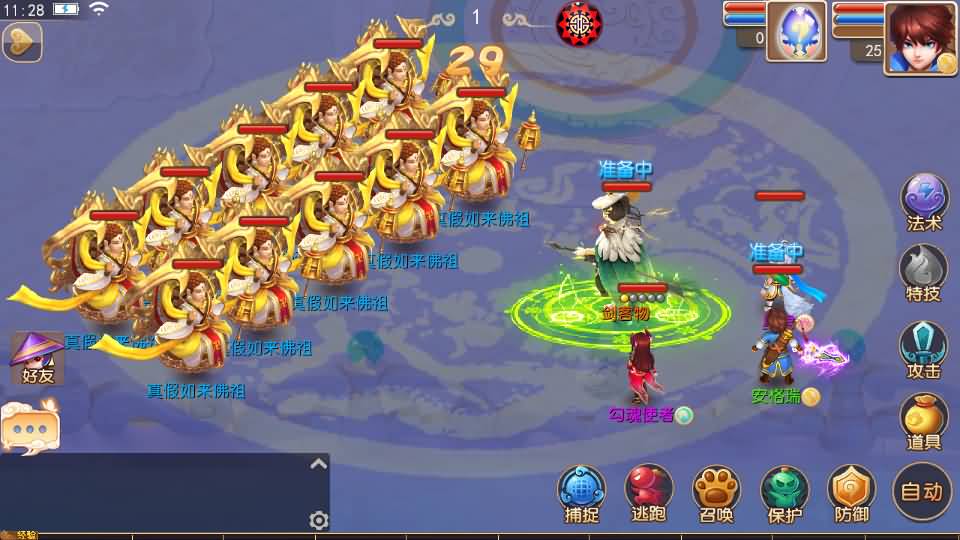Open the 召唤 summon pet menu
The height and width of the screenshot is (540, 960).
[716, 493]
